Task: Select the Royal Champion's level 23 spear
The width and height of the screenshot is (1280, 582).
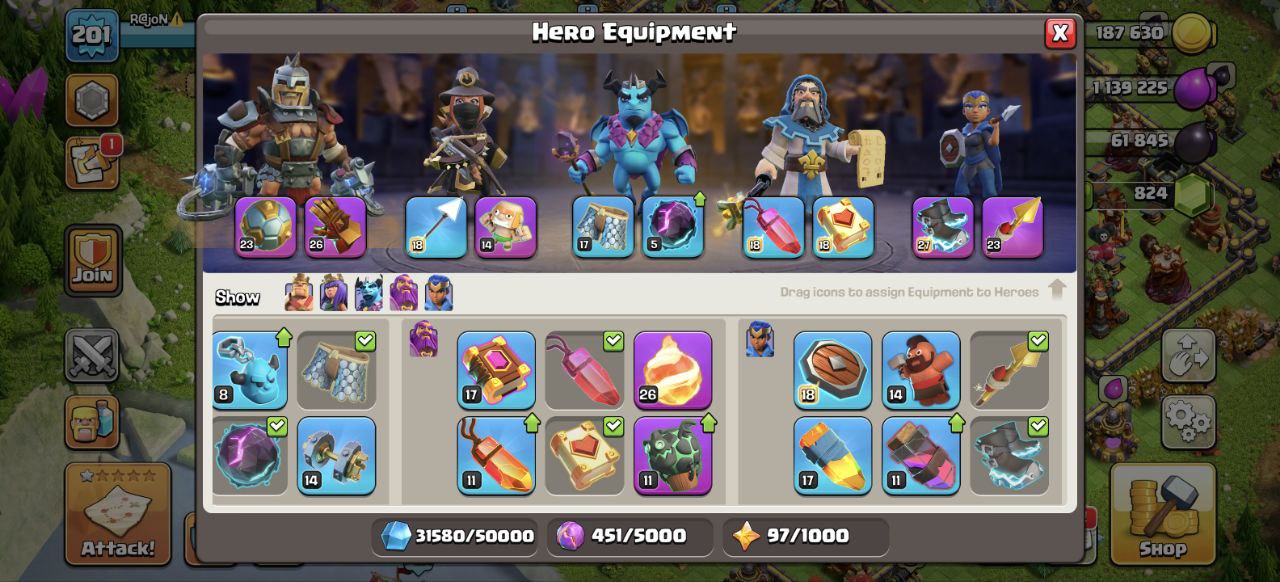Action: (x=1013, y=227)
